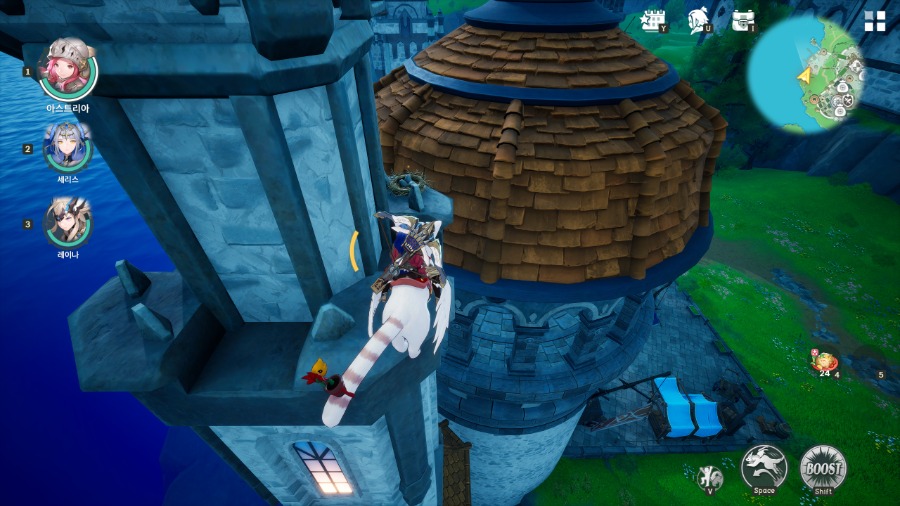Choose party member 레이나 portrait
The width and height of the screenshot is (900, 506).
(68, 223)
